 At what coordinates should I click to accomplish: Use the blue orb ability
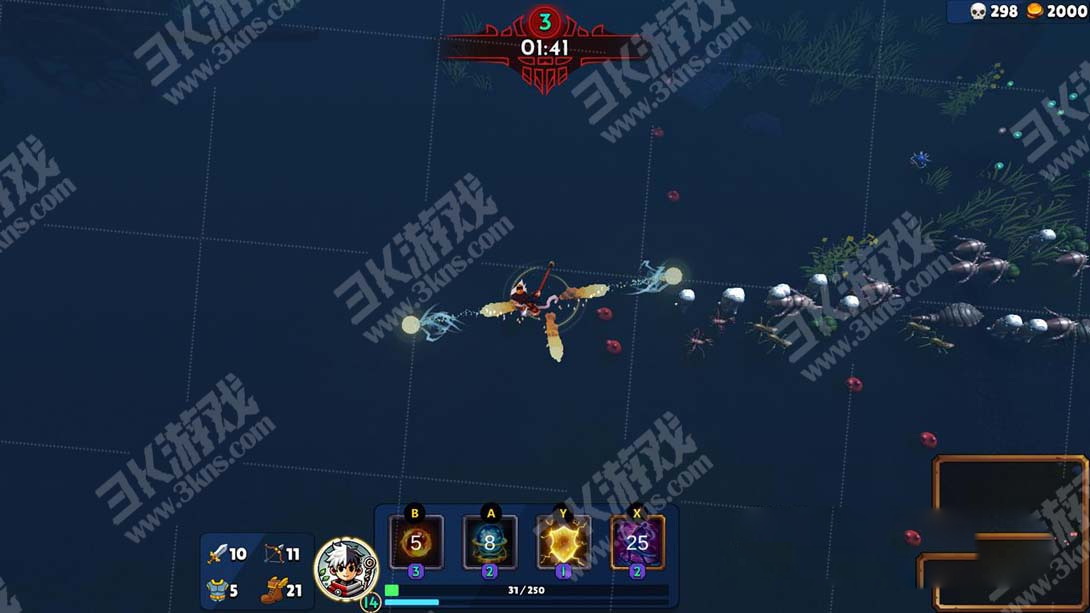tap(490, 543)
